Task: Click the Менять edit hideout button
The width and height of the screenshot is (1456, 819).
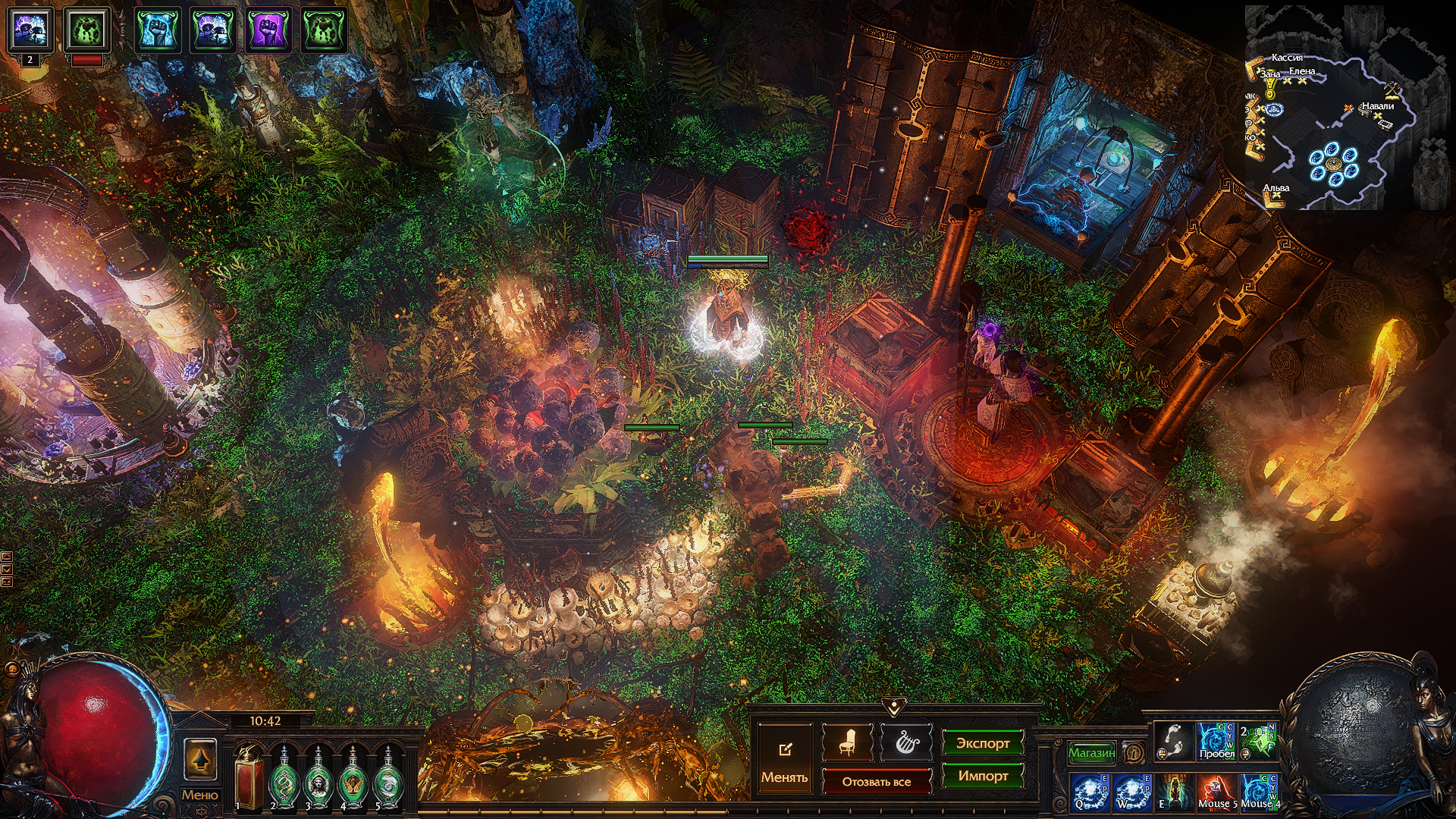Action: coord(784,758)
